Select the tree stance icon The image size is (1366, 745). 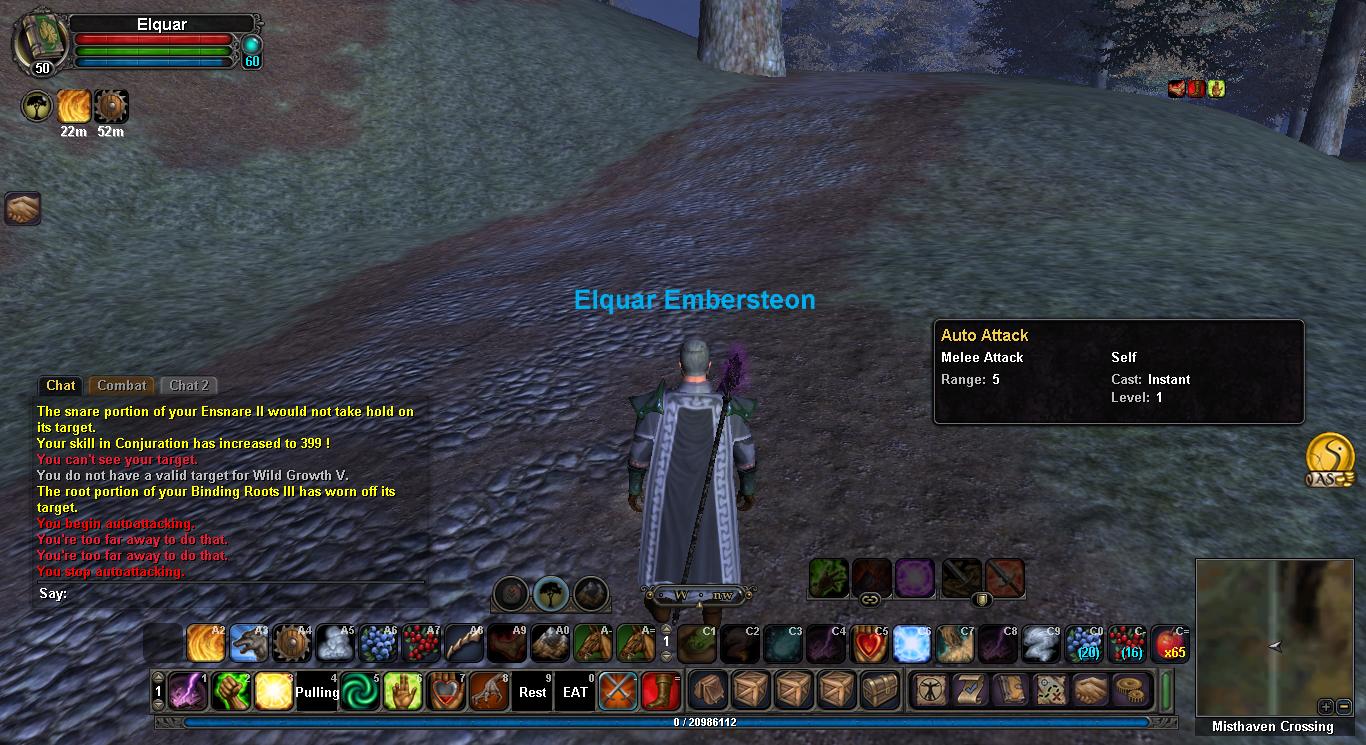pos(551,593)
